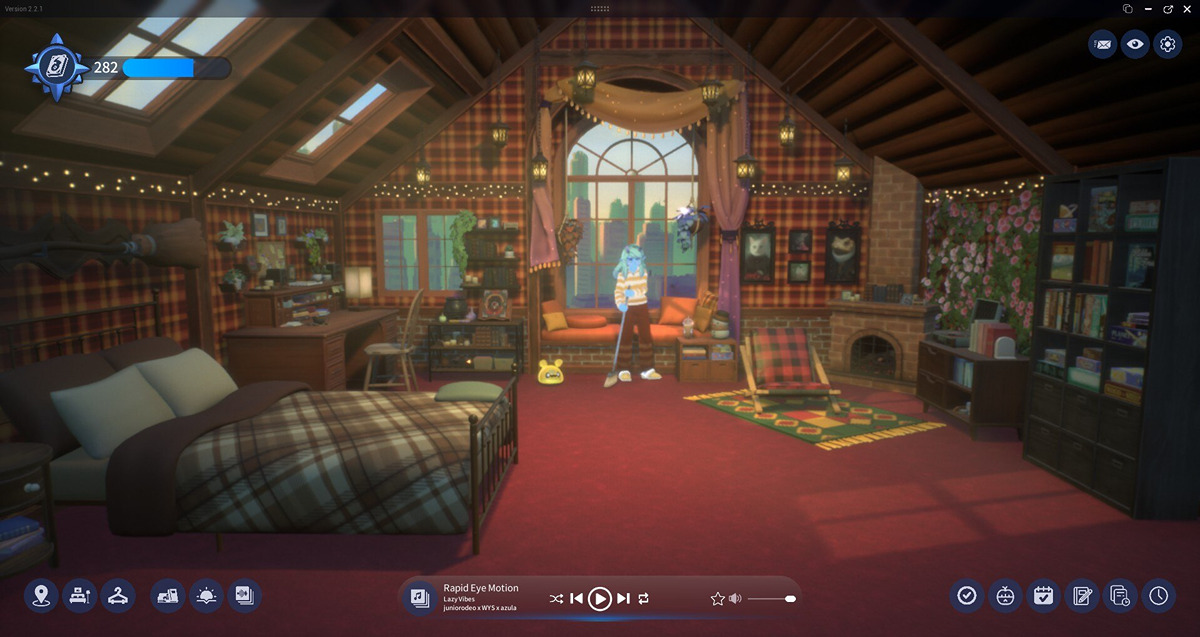Image resolution: width=1200 pixels, height=637 pixels.
Task: Toggle repeat on the music player
Action: 643,598
